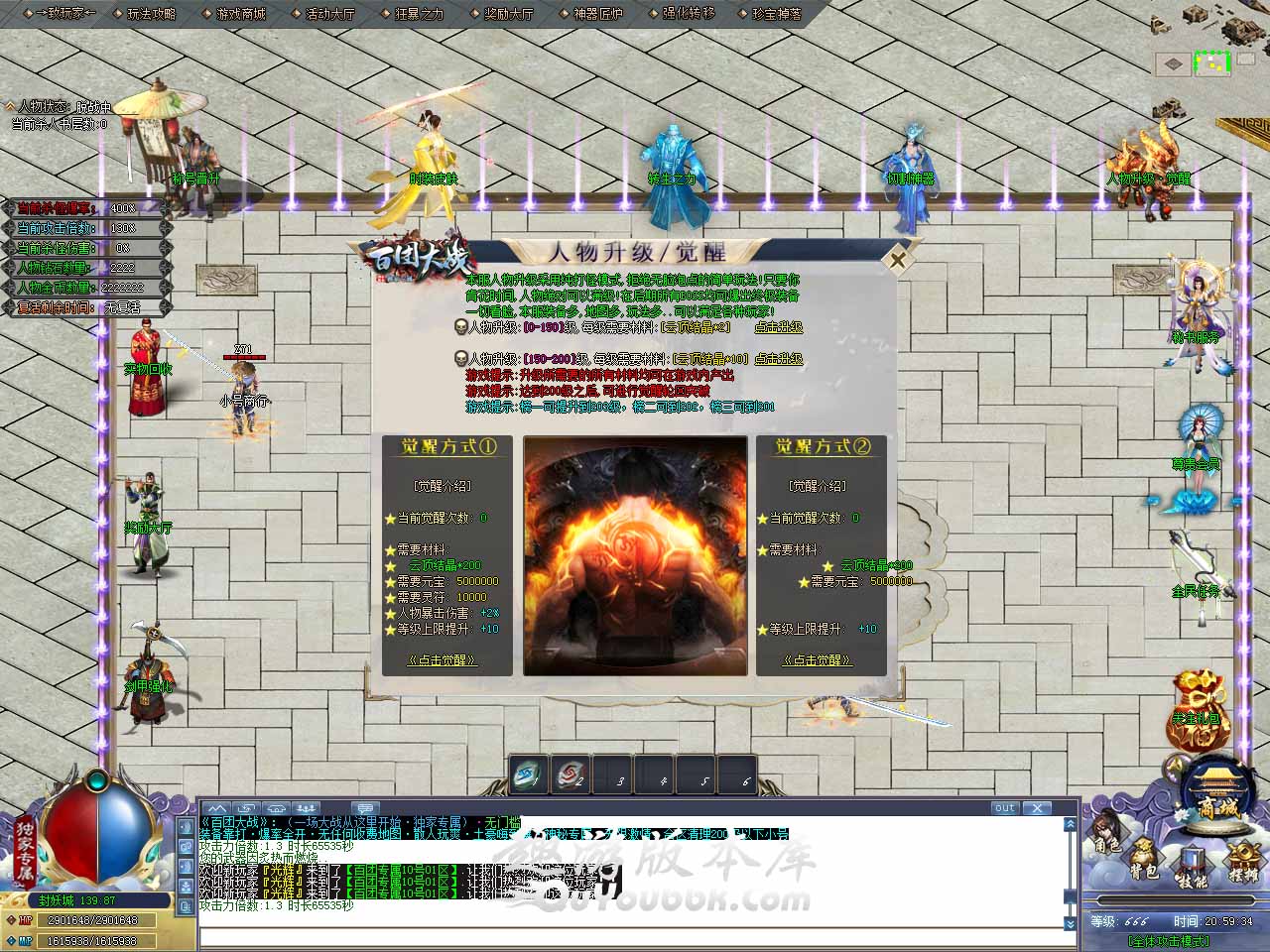Click 点击升级 for the 150-200 level upgrade
1270x952 pixels.
coord(778,359)
